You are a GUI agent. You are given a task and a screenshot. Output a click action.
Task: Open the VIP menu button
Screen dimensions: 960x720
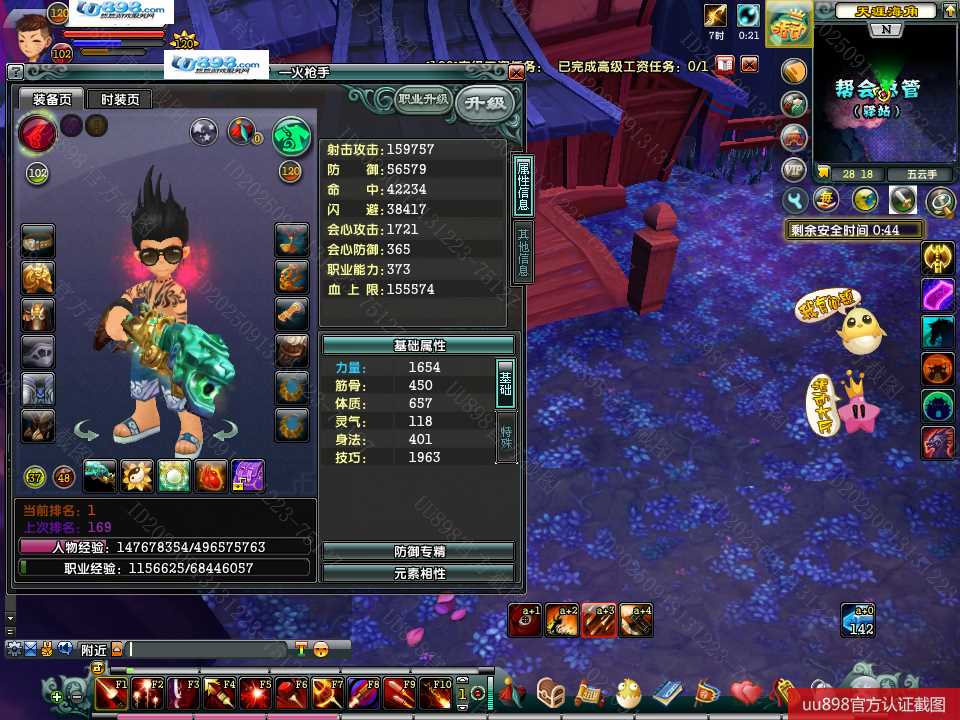(793, 168)
